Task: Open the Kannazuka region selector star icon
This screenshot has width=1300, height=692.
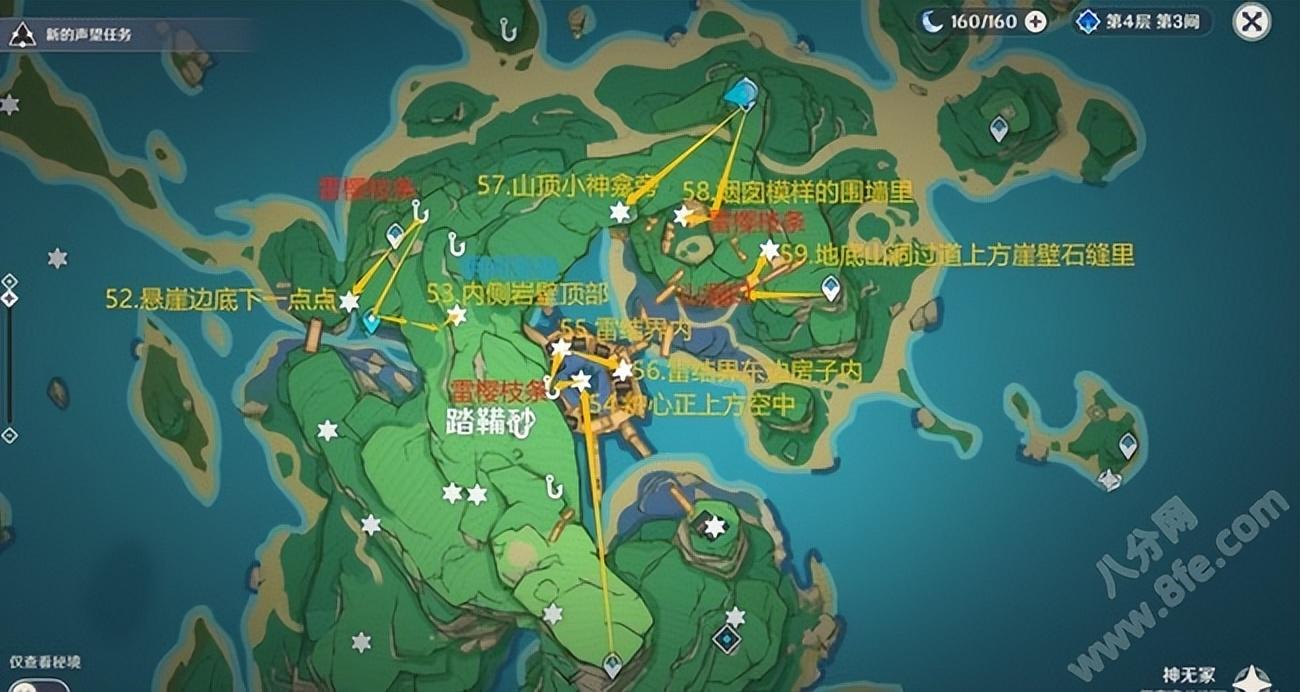Action: coord(1250,680)
